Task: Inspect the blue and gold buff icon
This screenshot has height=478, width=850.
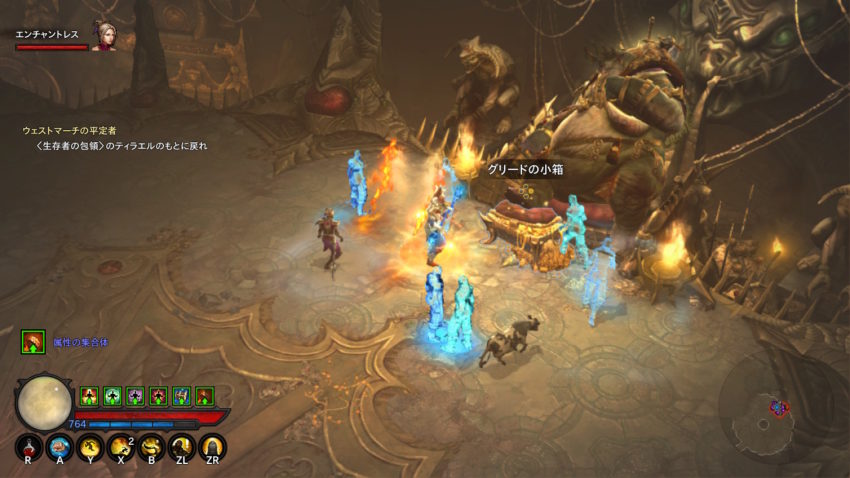Action: tap(181, 396)
